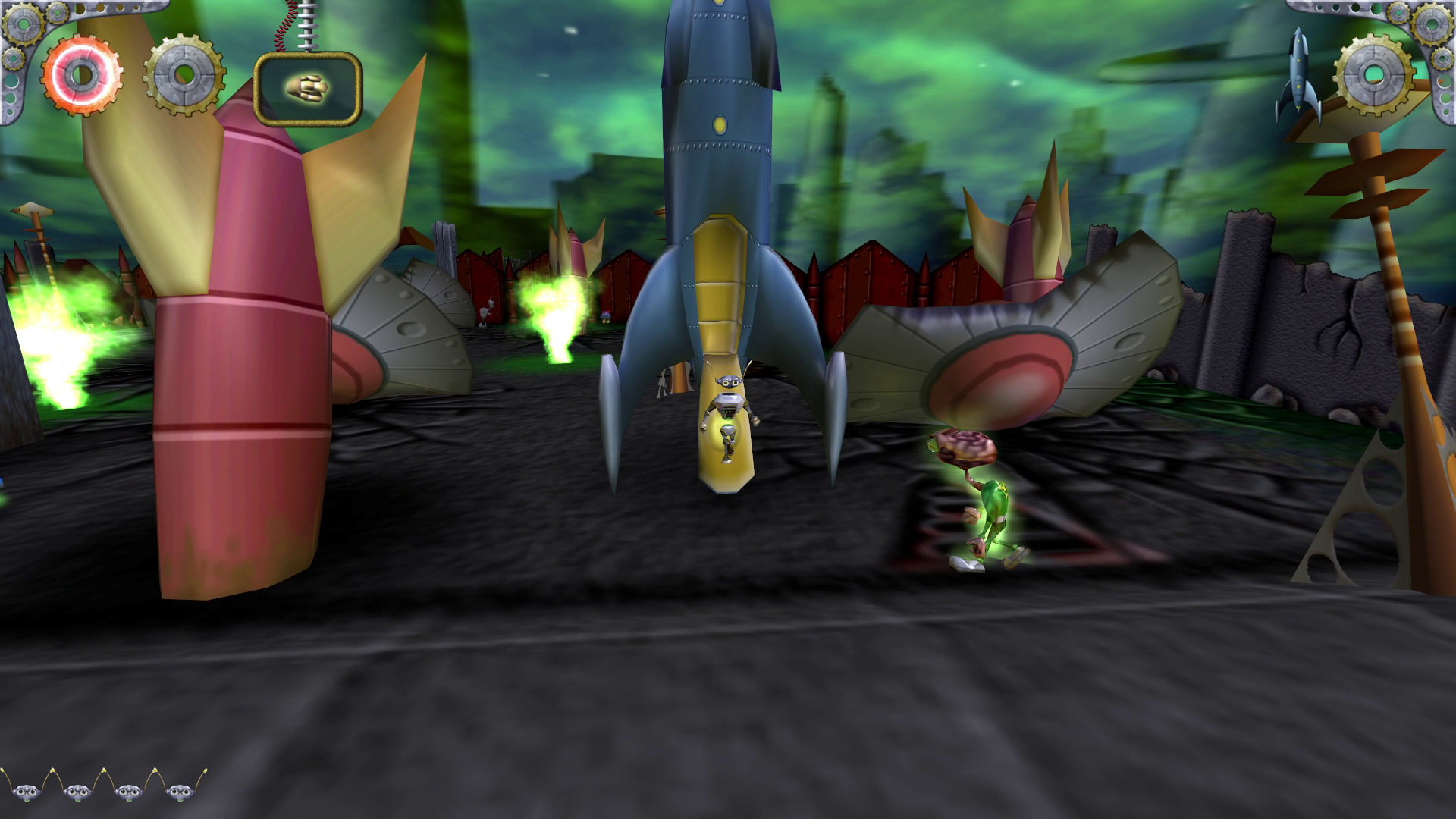Activate the hanging fist punch icon
Viewport: 1456px width, 819px height.
click(307, 89)
